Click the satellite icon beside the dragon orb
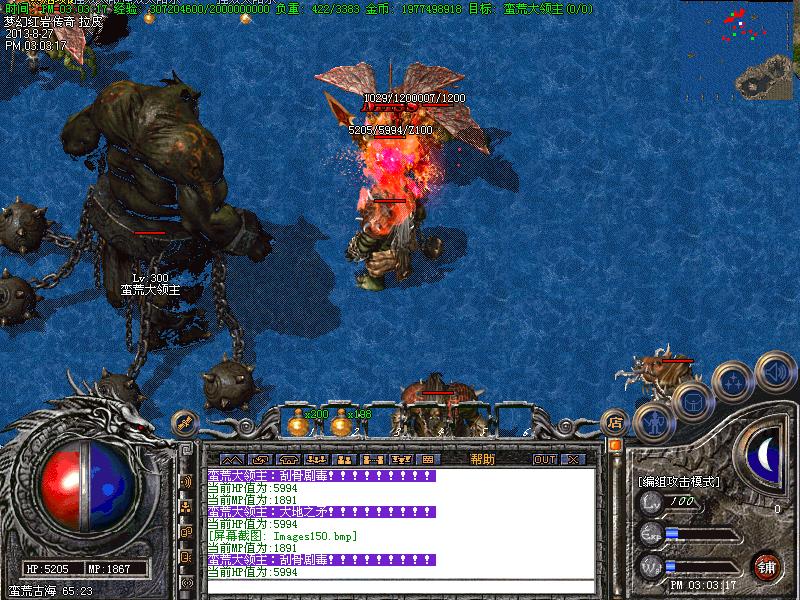This screenshot has width=800, height=600. [184, 423]
